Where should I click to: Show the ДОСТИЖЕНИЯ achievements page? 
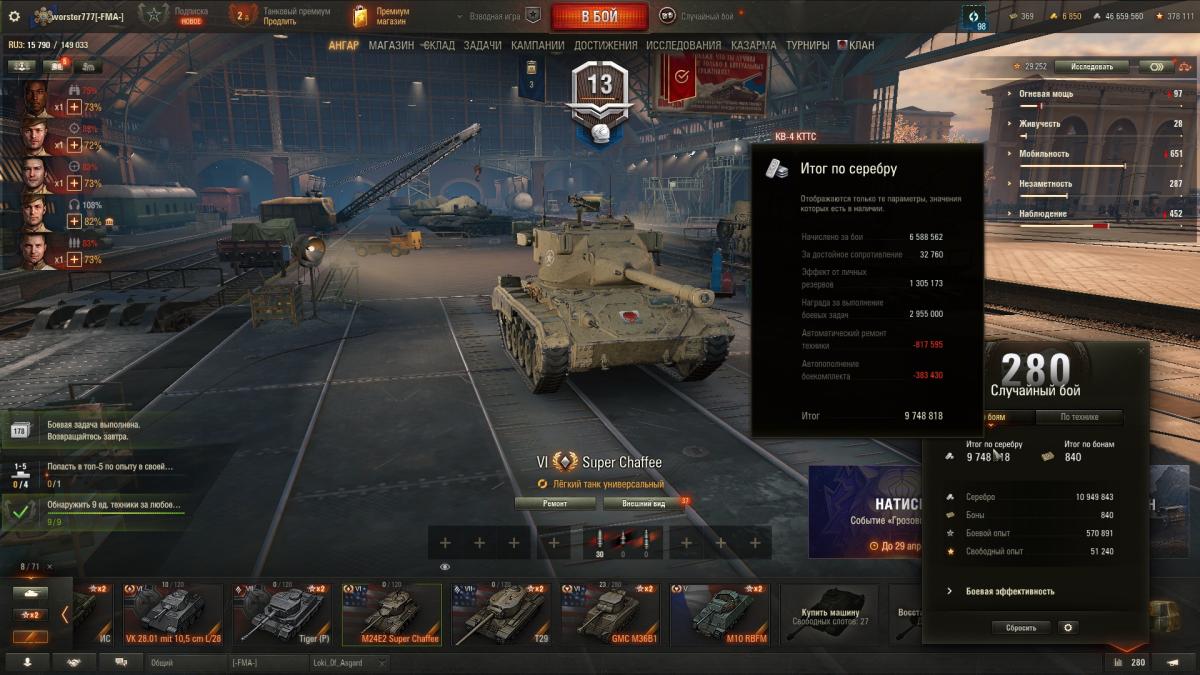(605, 46)
